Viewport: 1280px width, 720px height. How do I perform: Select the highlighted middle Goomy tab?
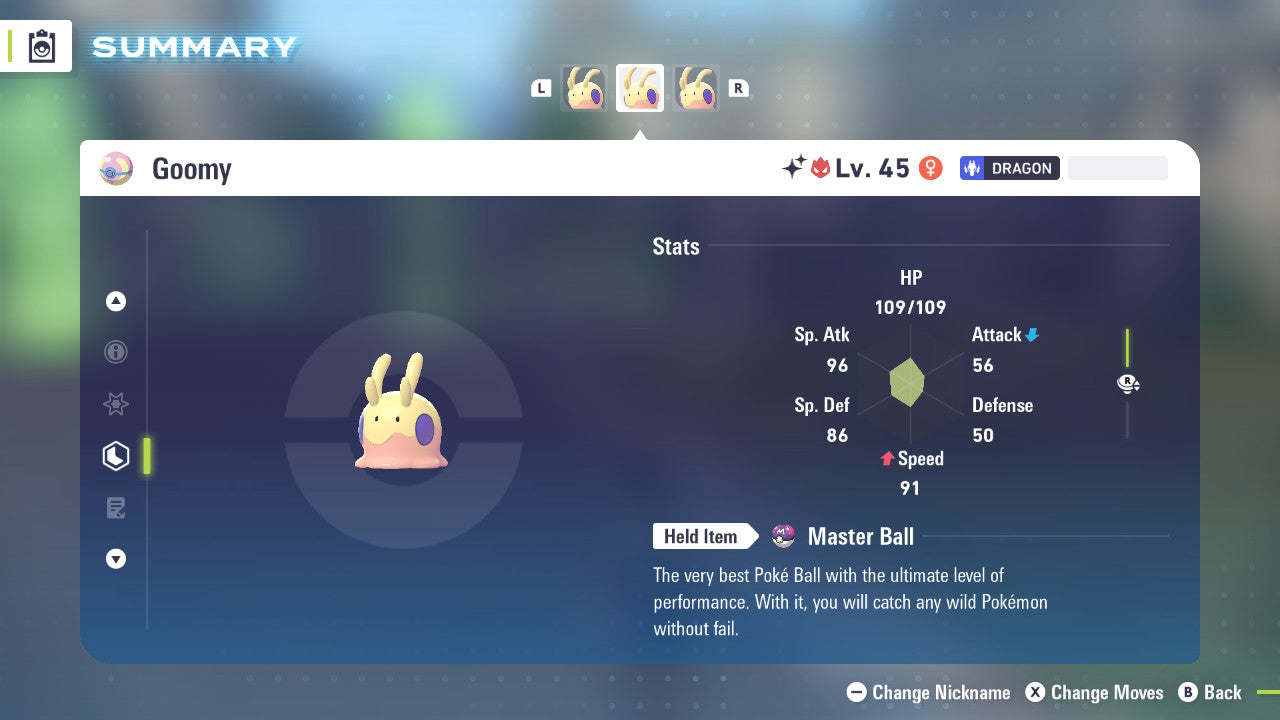click(x=640, y=88)
